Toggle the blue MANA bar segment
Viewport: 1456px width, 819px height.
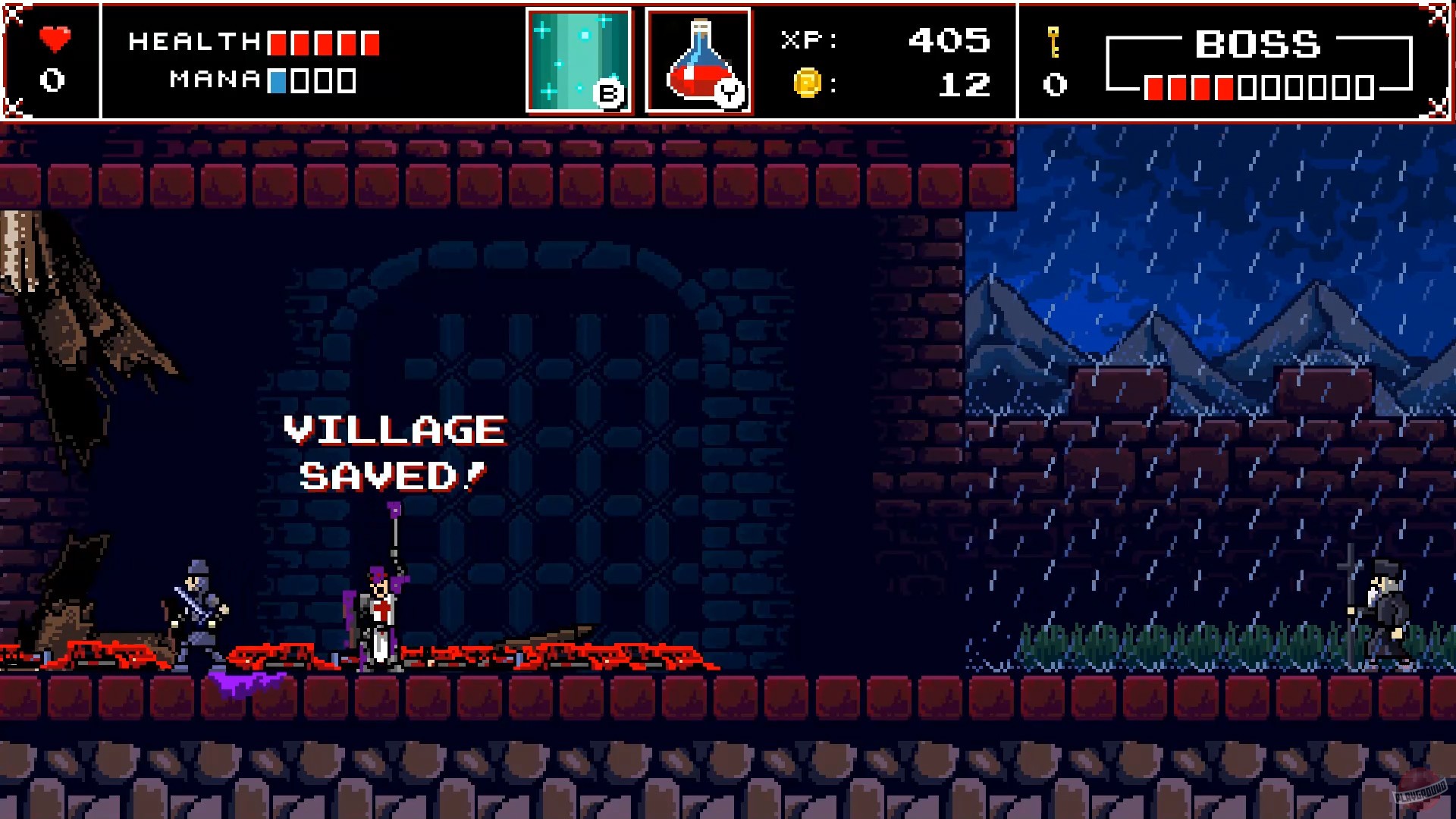coord(278,82)
